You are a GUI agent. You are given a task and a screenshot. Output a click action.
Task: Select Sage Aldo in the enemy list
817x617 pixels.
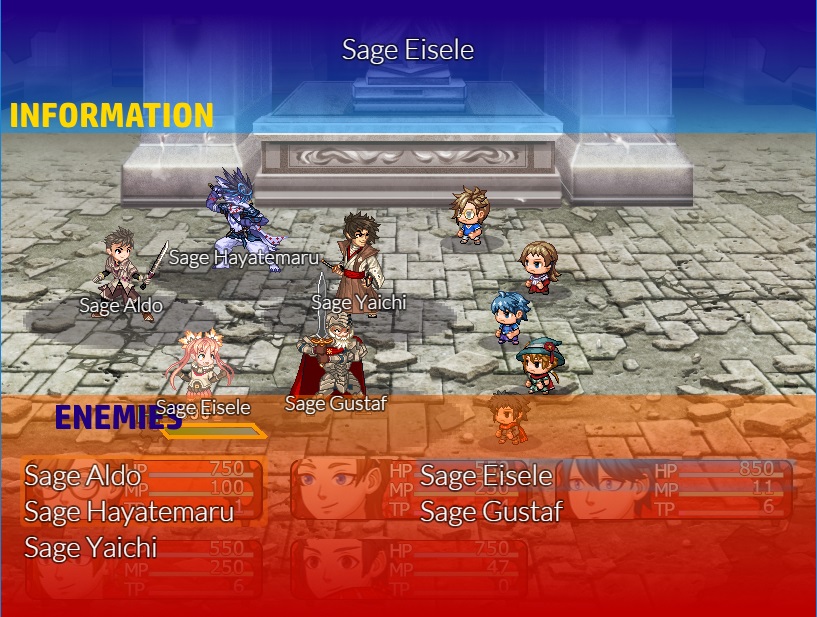(x=83, y=476)
